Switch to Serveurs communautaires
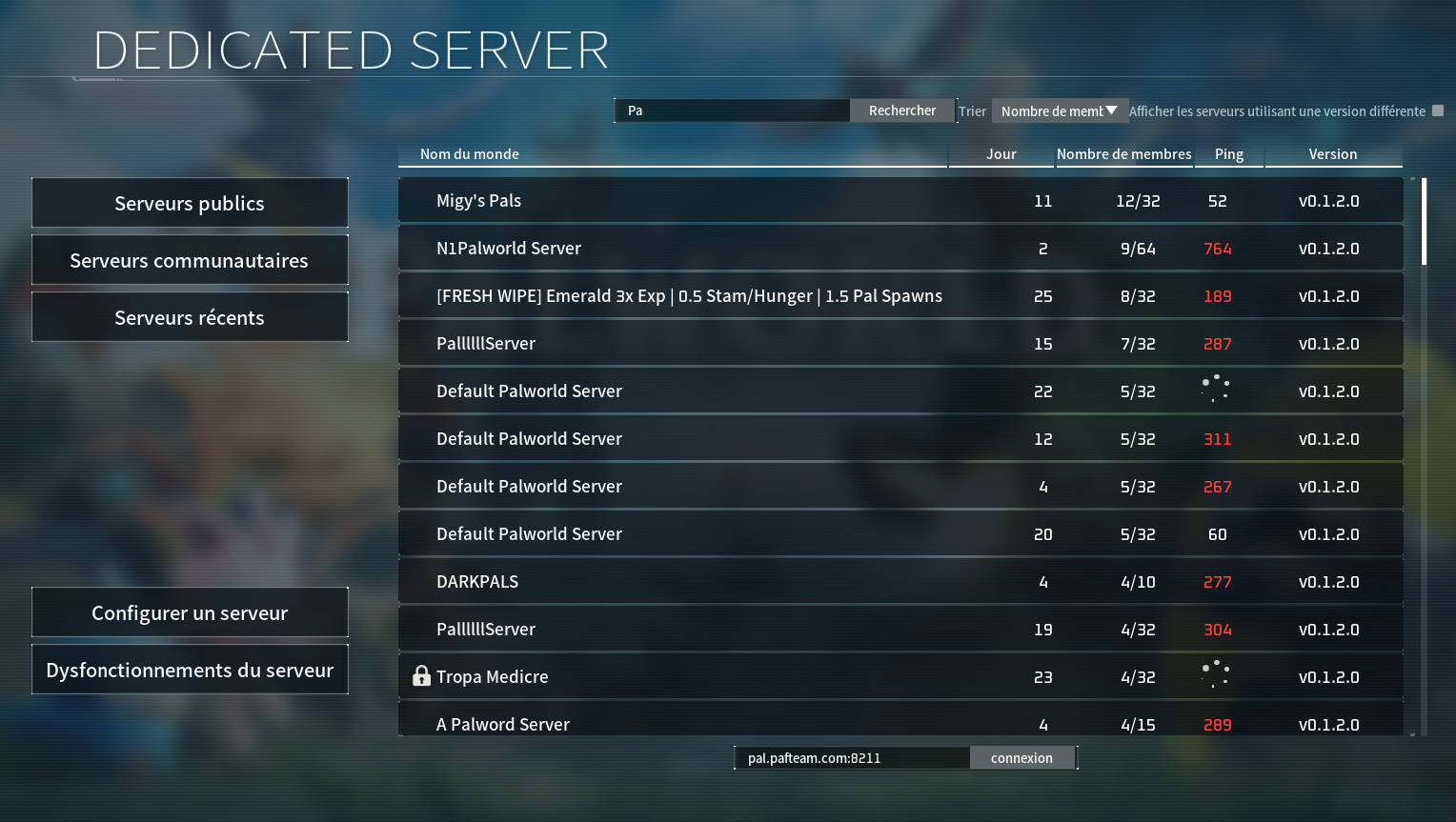Image resolution: width=1456 pixels, height=822 pixels. click(190, 260)
